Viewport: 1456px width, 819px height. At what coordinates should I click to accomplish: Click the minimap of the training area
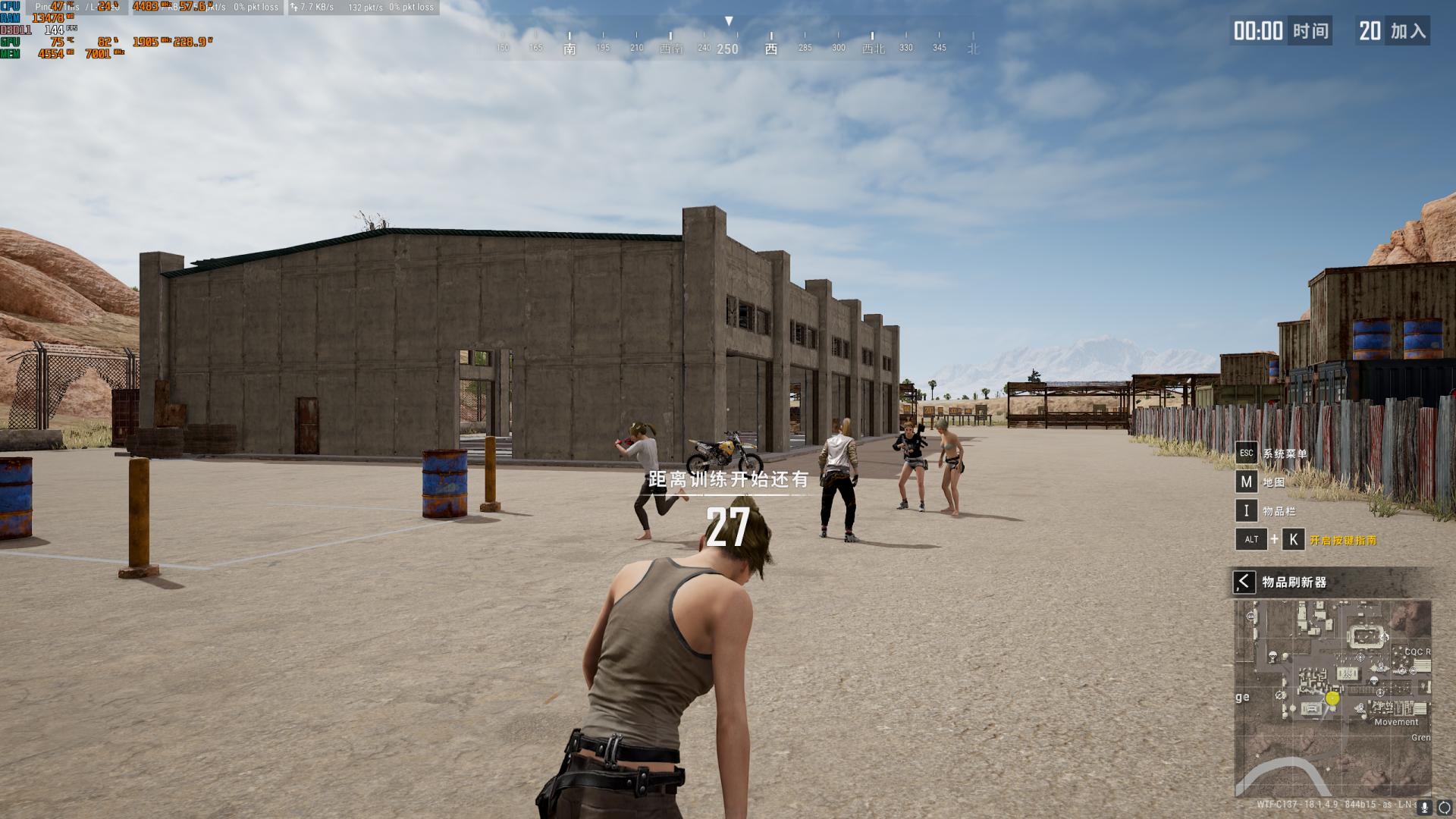[x=1332, y=698]
